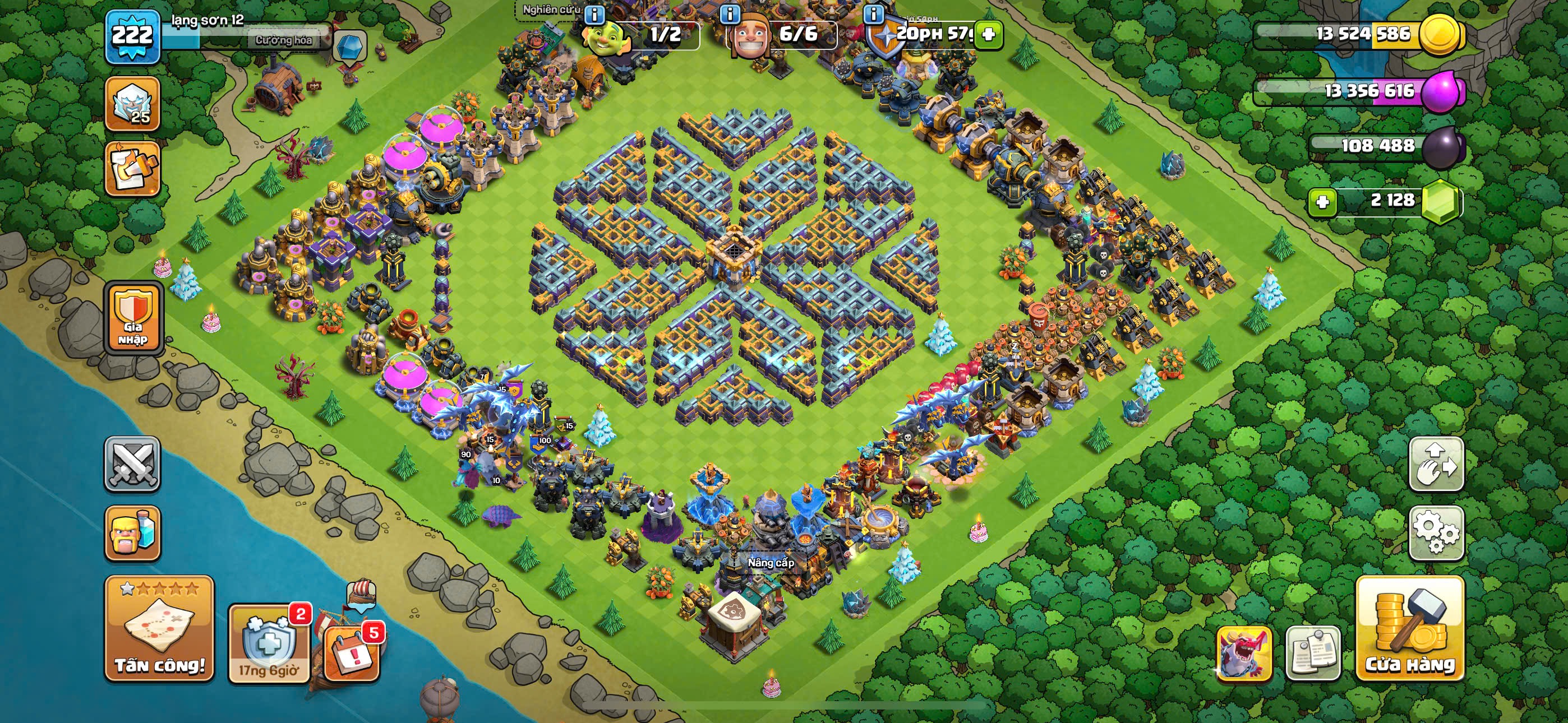The image size is (1568, 723).
Task: Open the army barbarian and potion icon
Action: click(132, 532)
